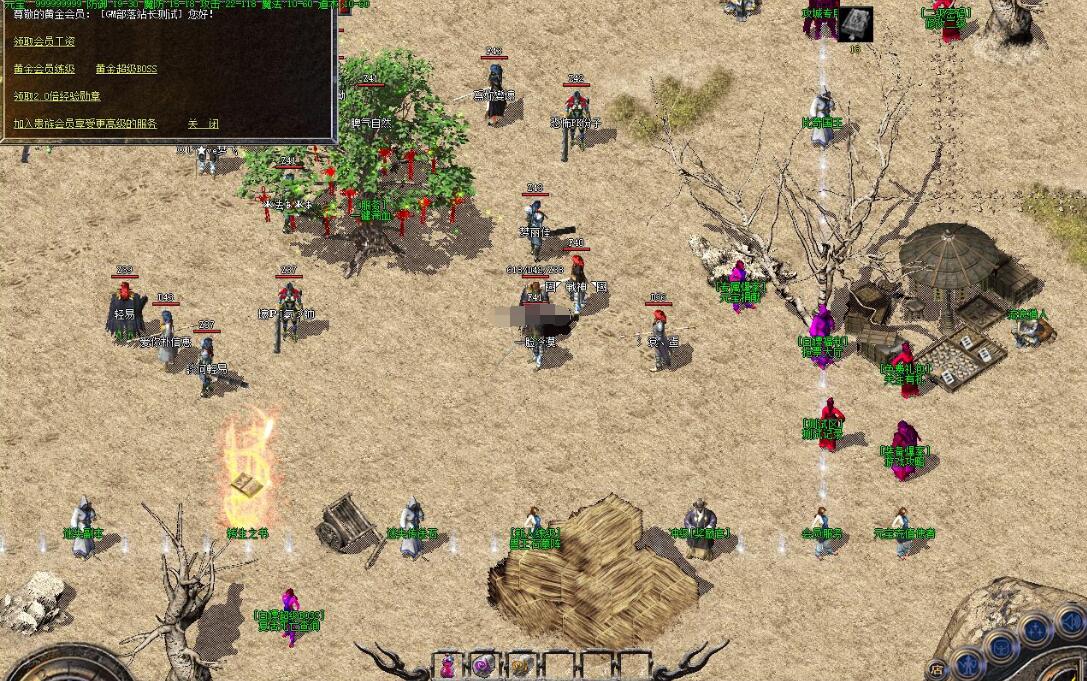Screen dimensions: 1087x681
Task: Select the golden scroll hotbar slot
Action: pos(520,665)
